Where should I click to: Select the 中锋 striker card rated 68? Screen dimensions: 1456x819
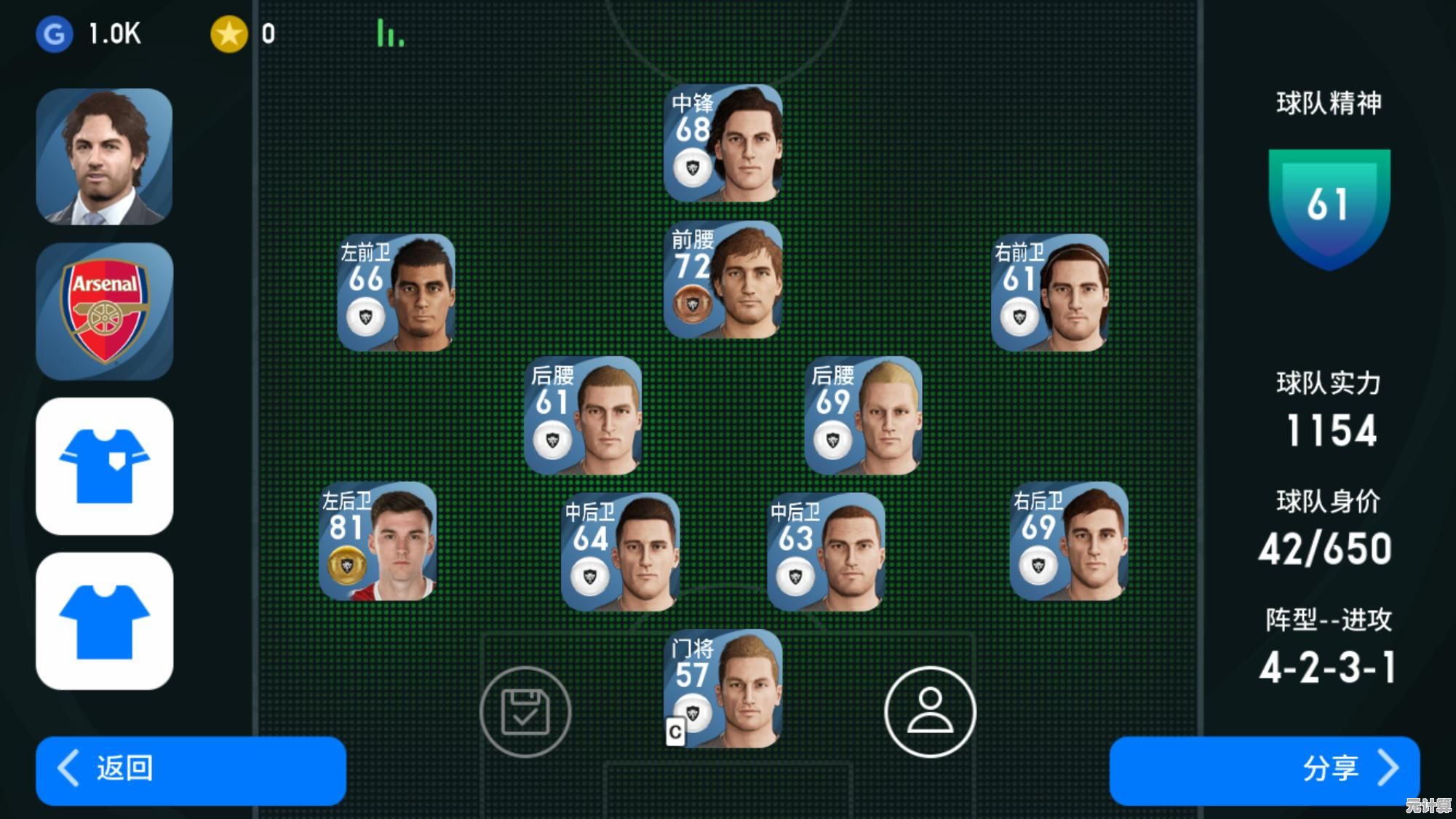click(x=723, y=143)
